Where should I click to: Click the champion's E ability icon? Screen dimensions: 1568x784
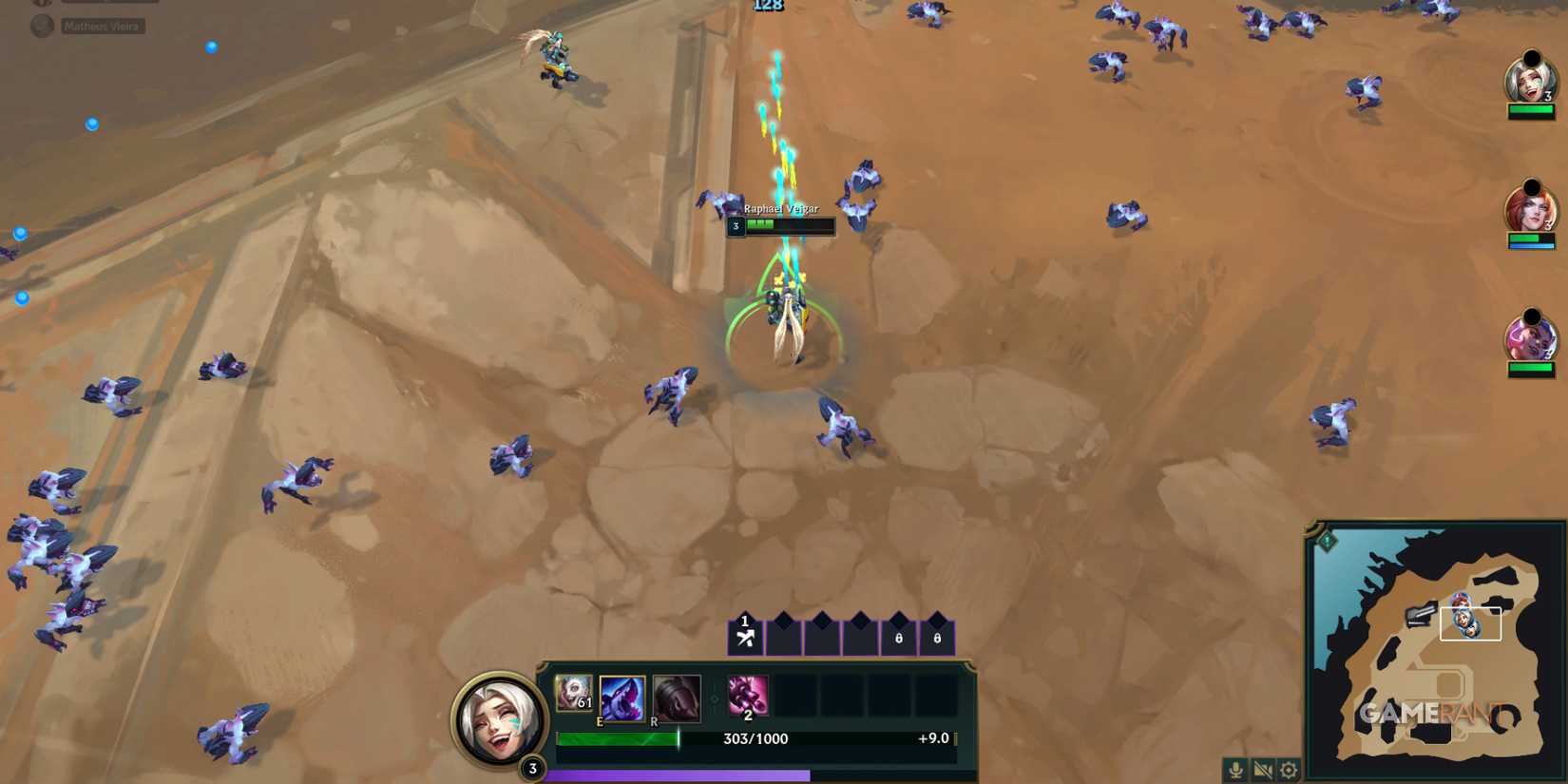pyautogui.click(x=621, y=698)
